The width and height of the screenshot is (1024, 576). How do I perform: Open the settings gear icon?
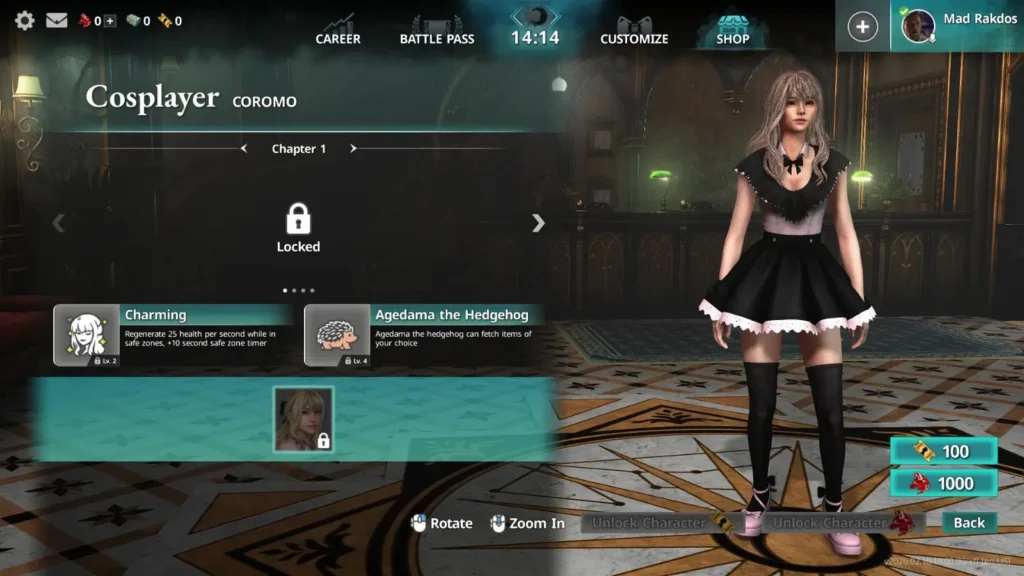coord(25,20)
